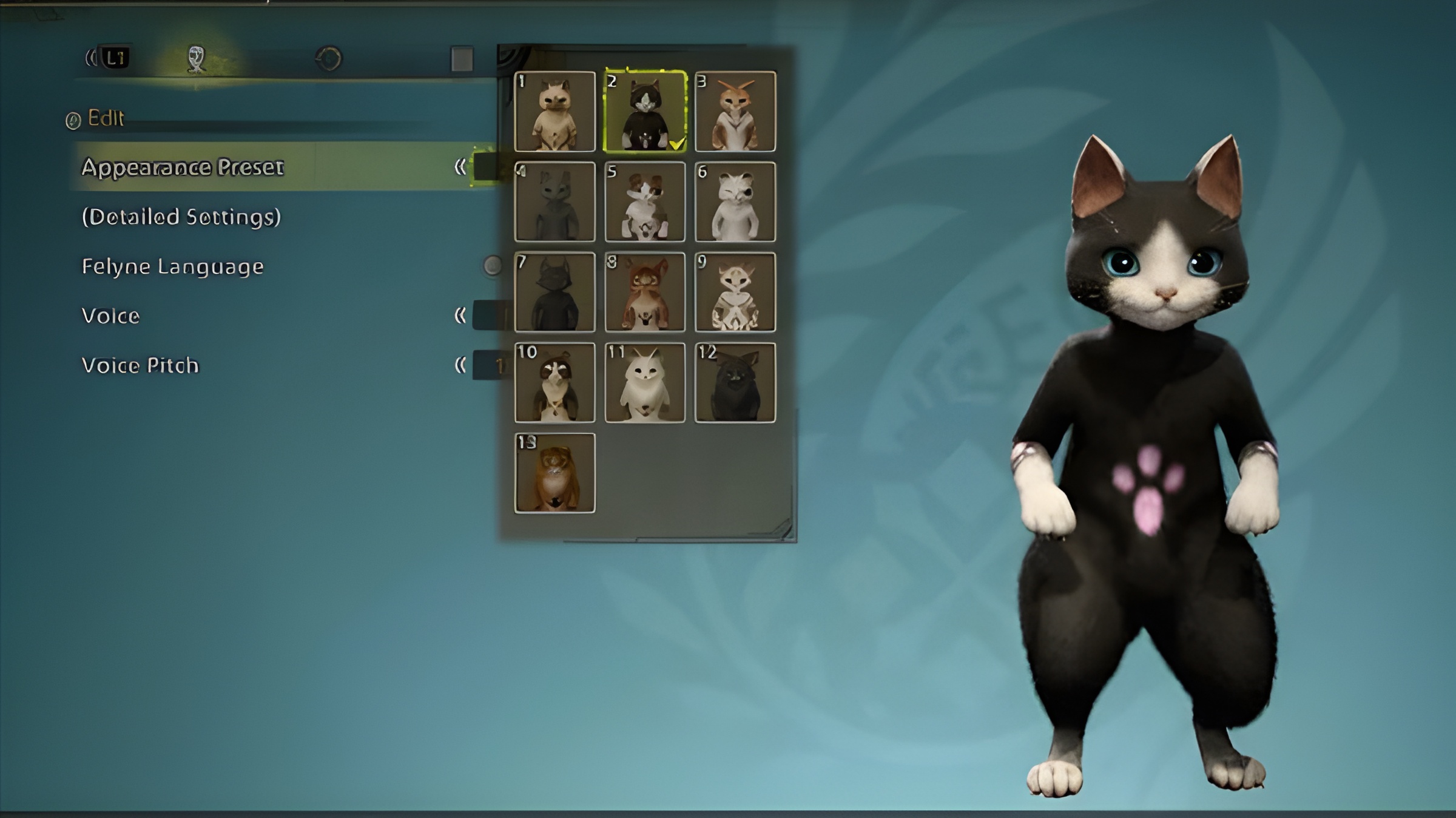Open the circular arrow tab
The width and height of the screenshot is (1456, 818).
pos(329,59)
